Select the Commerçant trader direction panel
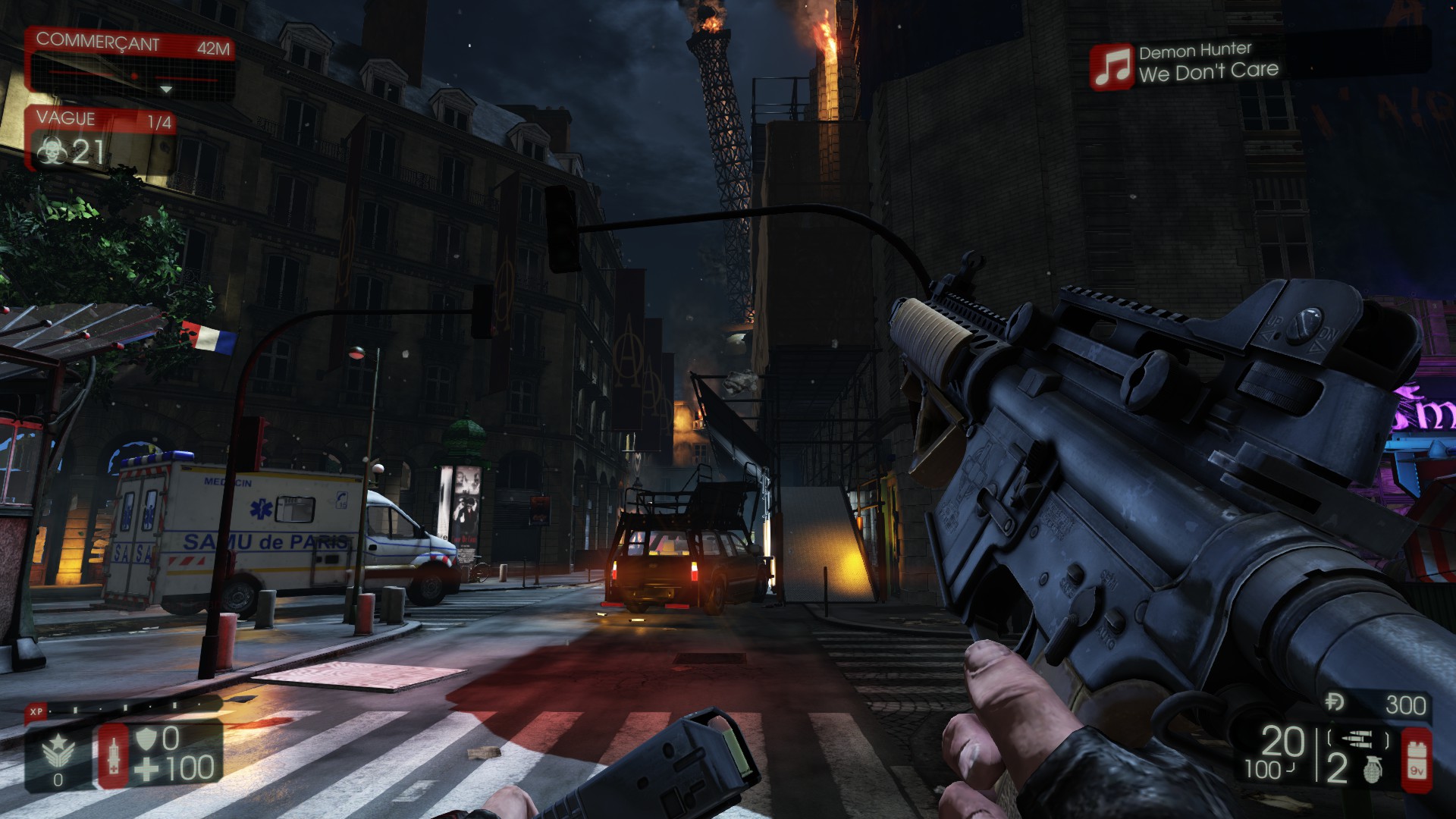 coord(130,63)
